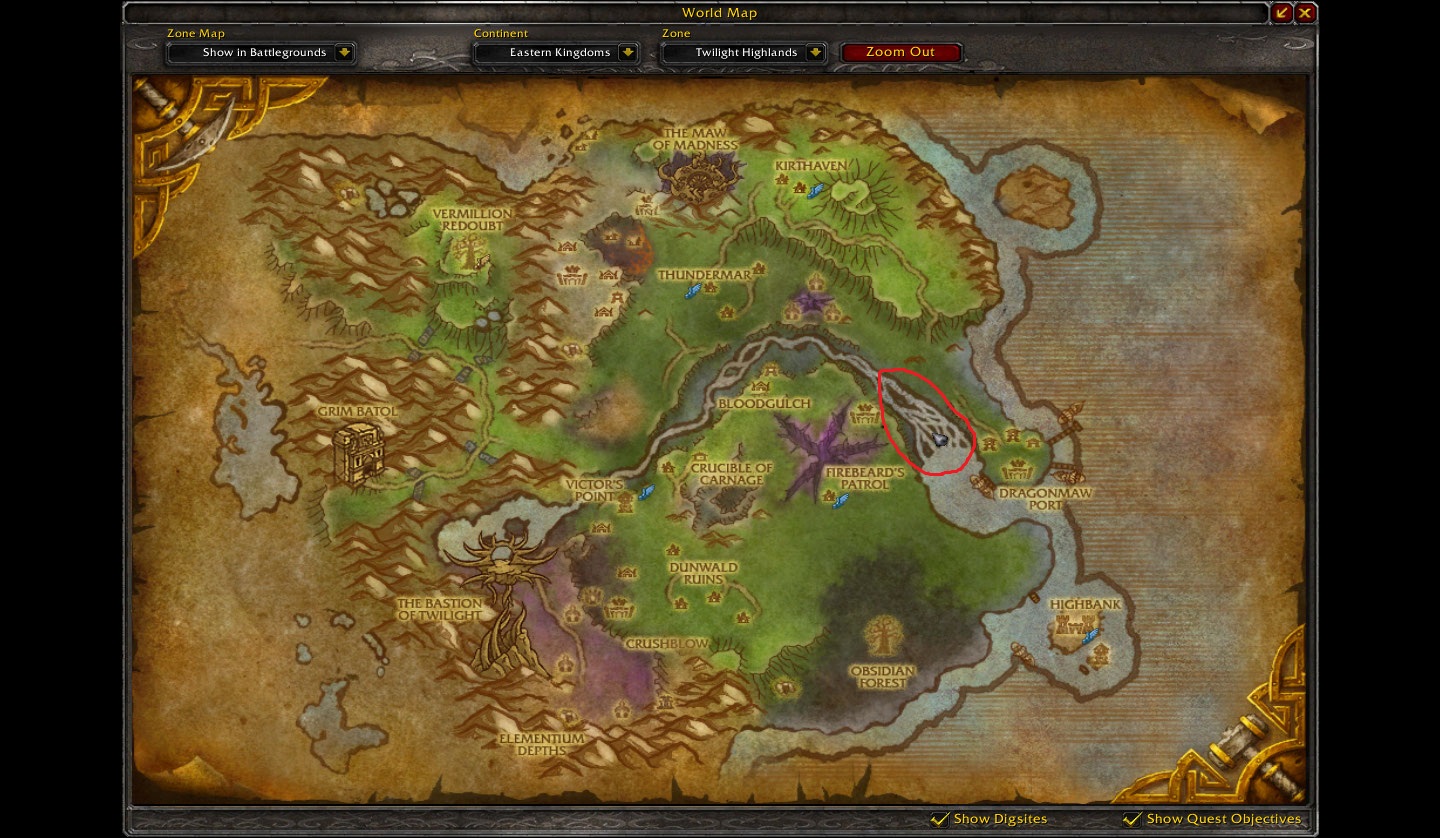1440x838 pixels.
Task: Click the blue flight marker near Kirthaven
Action: pyautogui.click(x=815, y=189)
